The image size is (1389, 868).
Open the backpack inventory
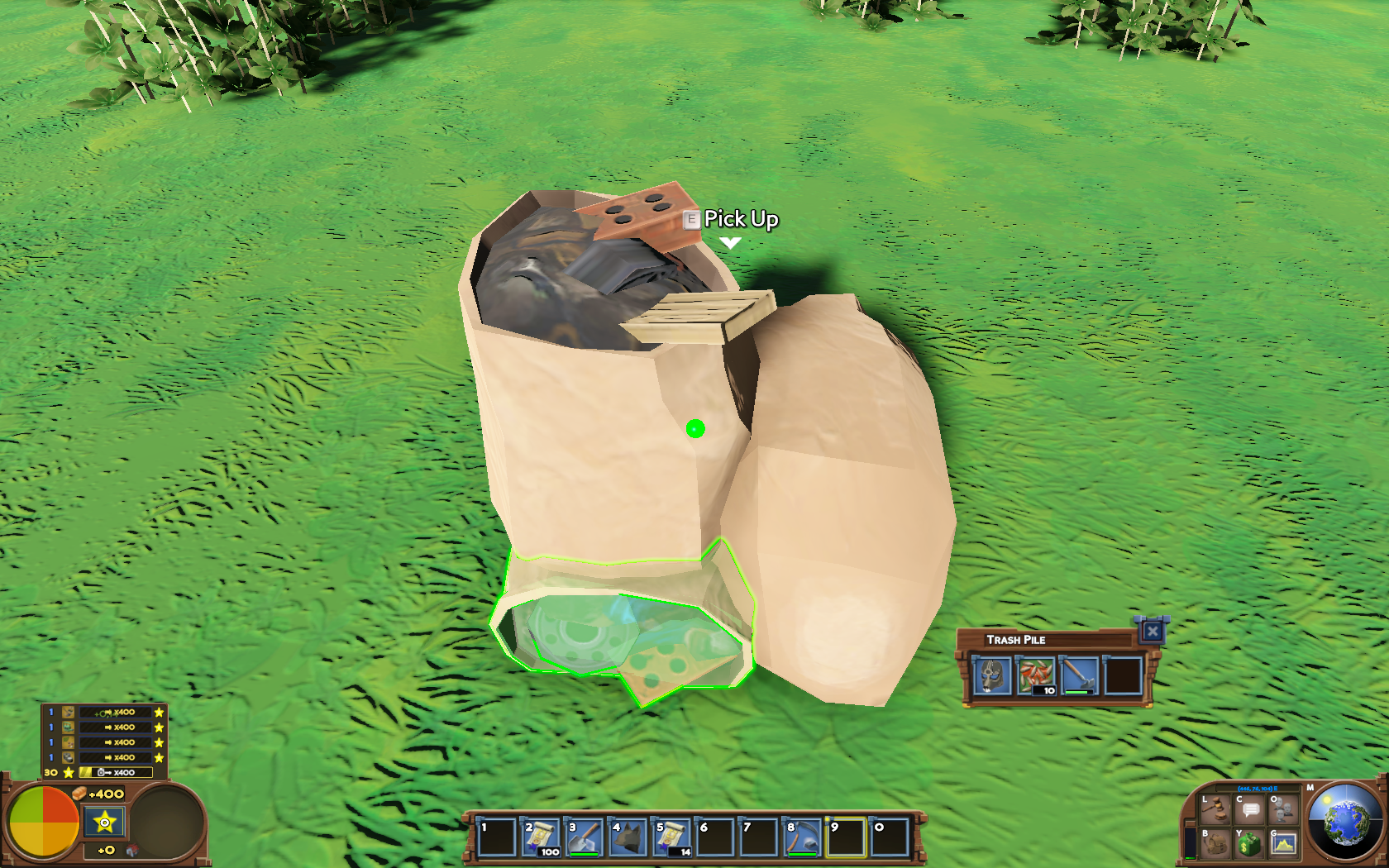[1215, 844]
